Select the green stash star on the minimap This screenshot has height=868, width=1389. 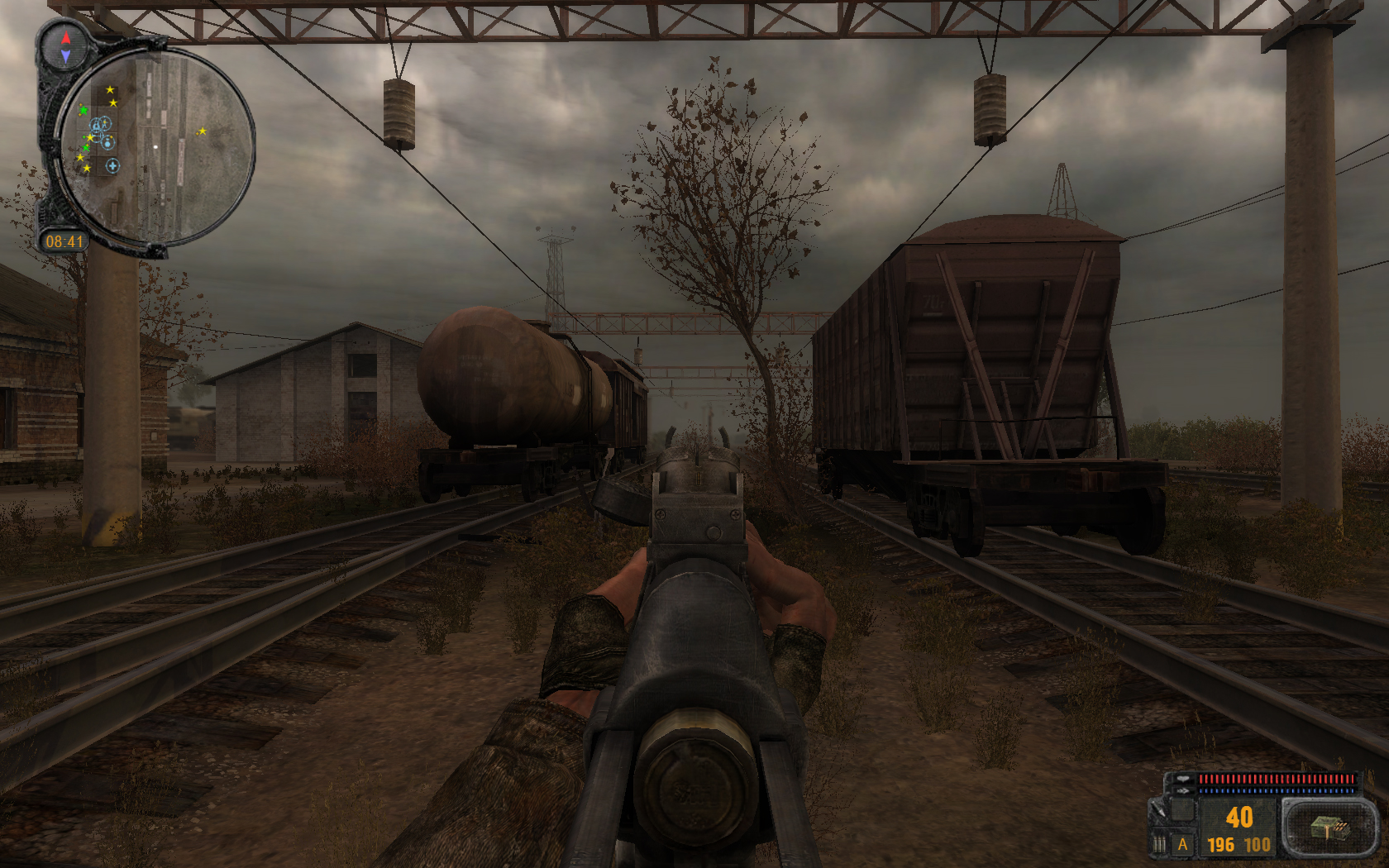[84, 111]
